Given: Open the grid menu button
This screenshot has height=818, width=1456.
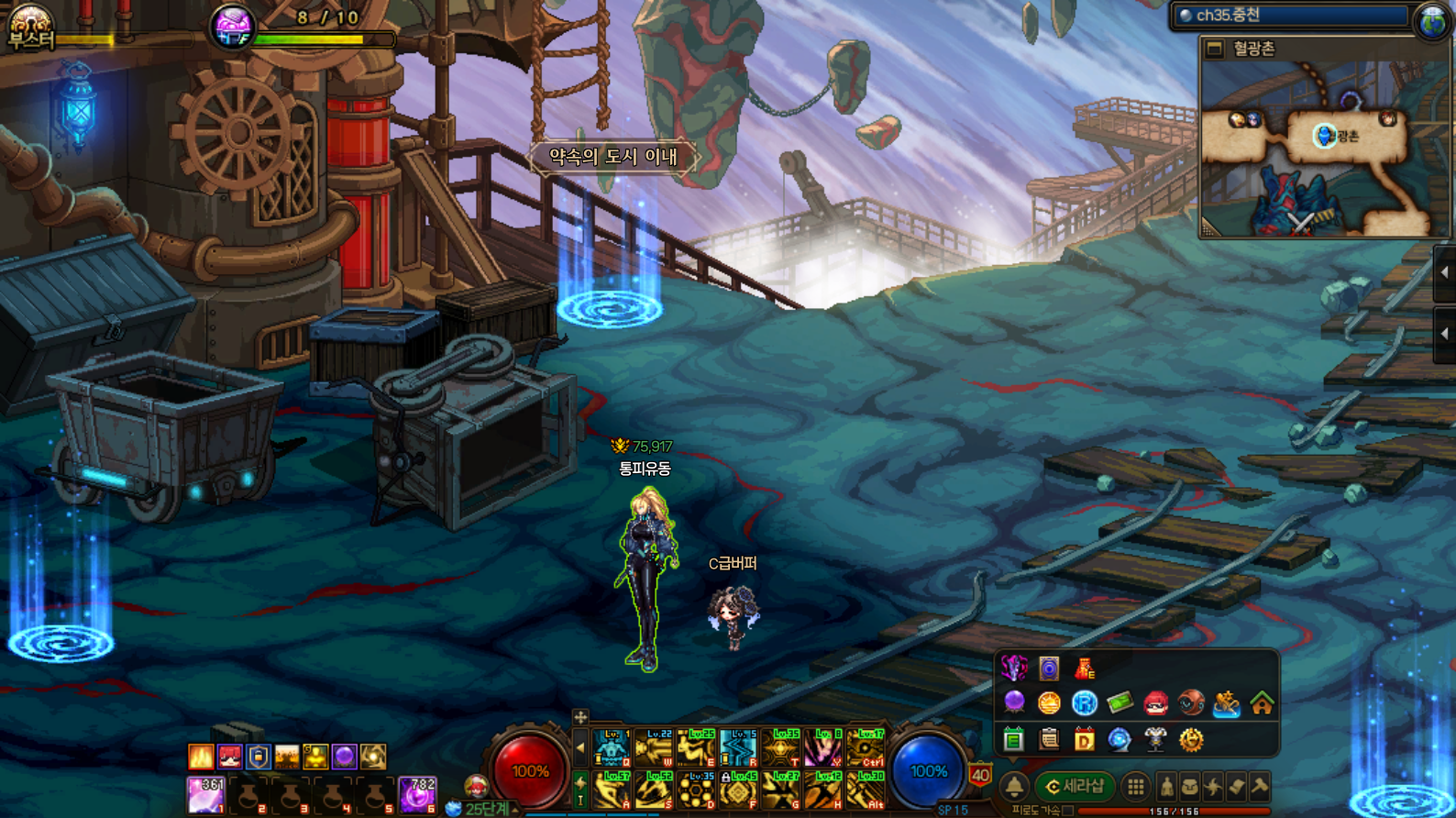Looking at the screenshot, I should 1136,786.
